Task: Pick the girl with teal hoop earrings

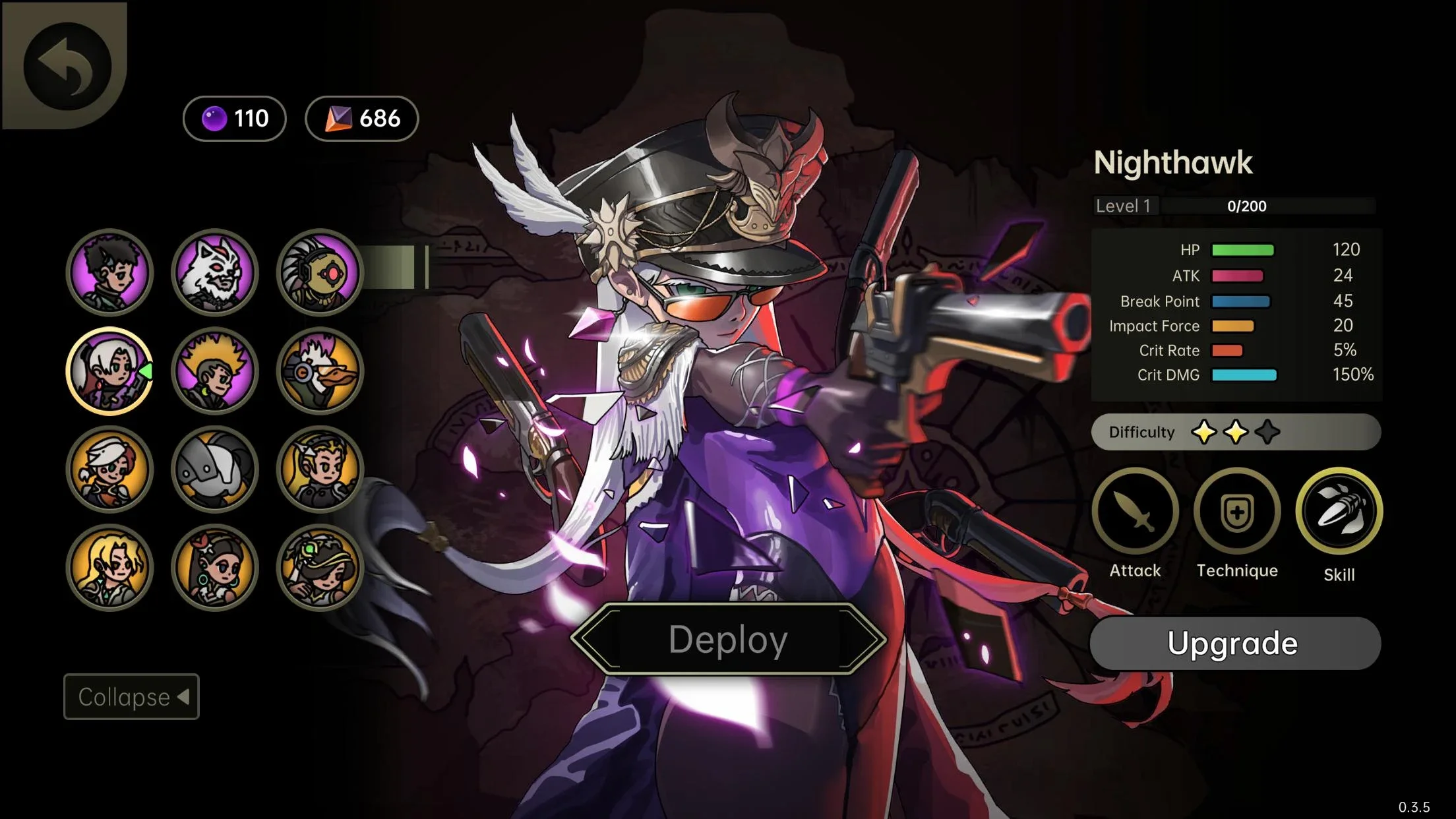Action: tap(215, 567)
